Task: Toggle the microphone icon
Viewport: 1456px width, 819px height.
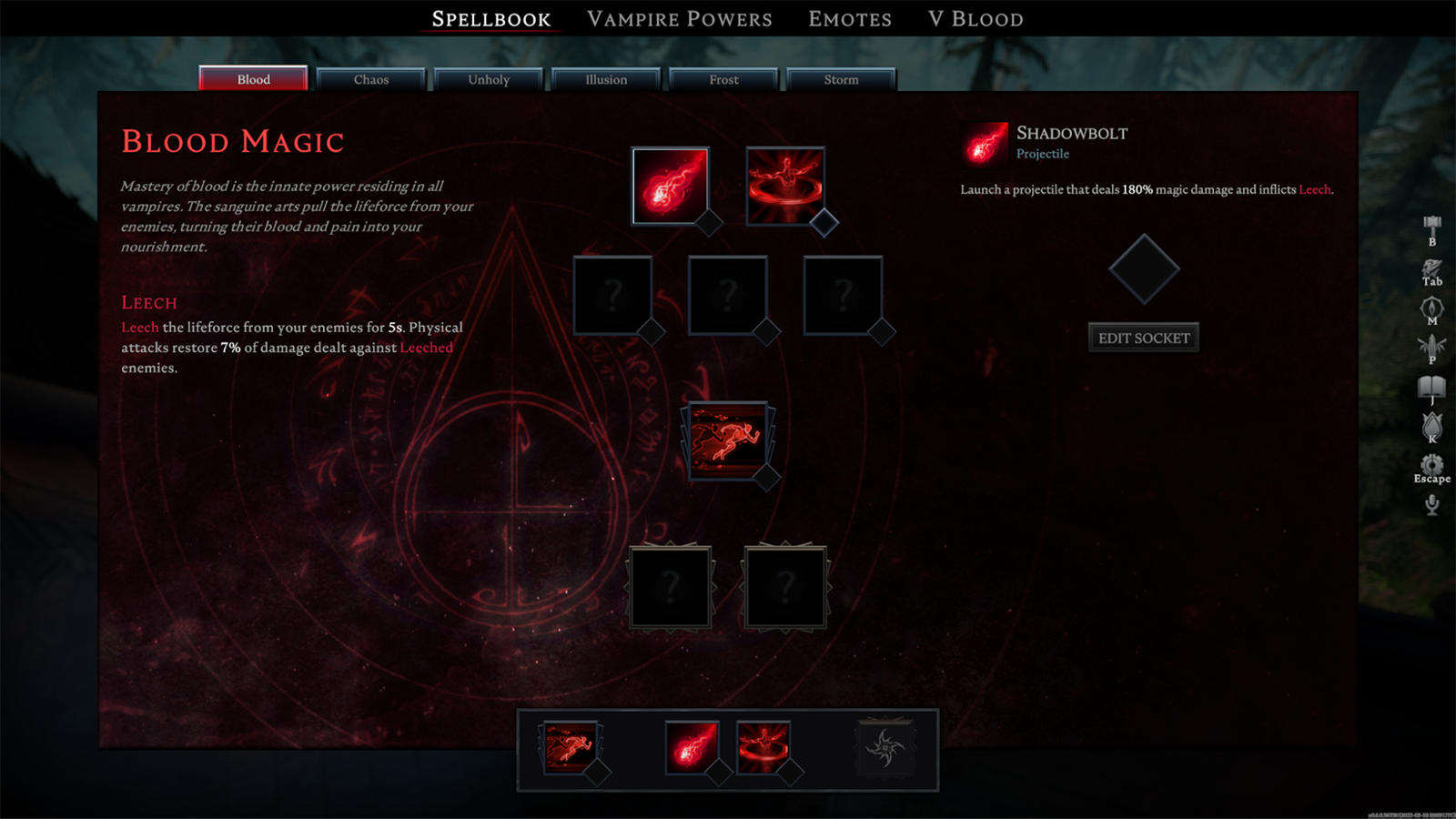Action: [1431, 505]
